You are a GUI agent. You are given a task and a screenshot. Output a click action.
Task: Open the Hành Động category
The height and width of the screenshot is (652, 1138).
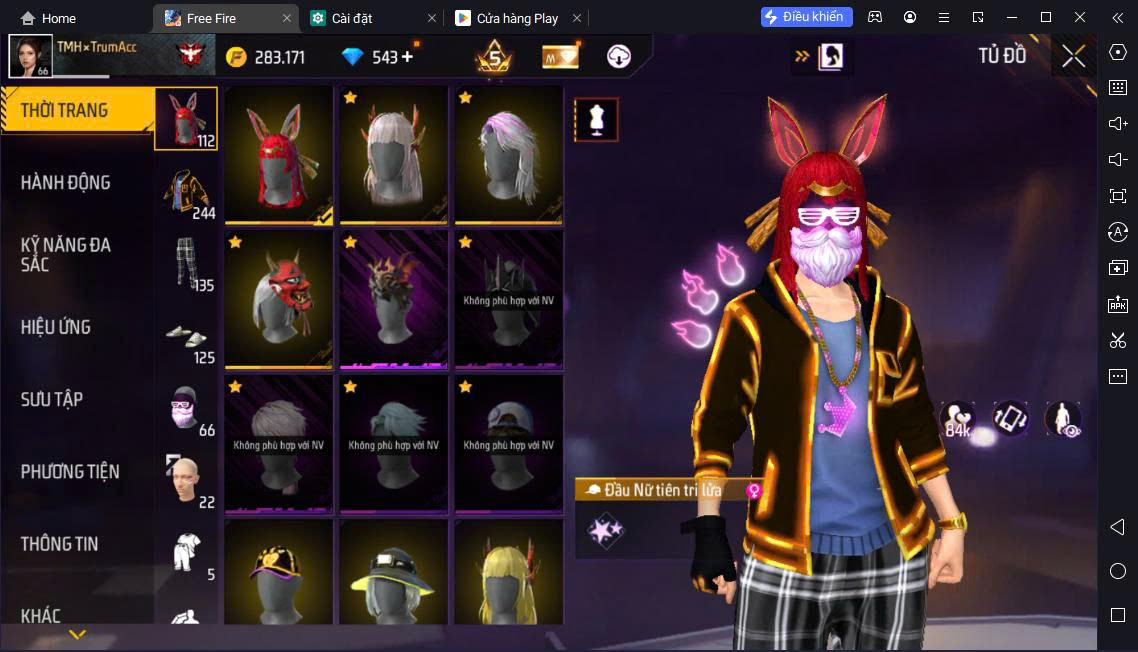(66, 183)
